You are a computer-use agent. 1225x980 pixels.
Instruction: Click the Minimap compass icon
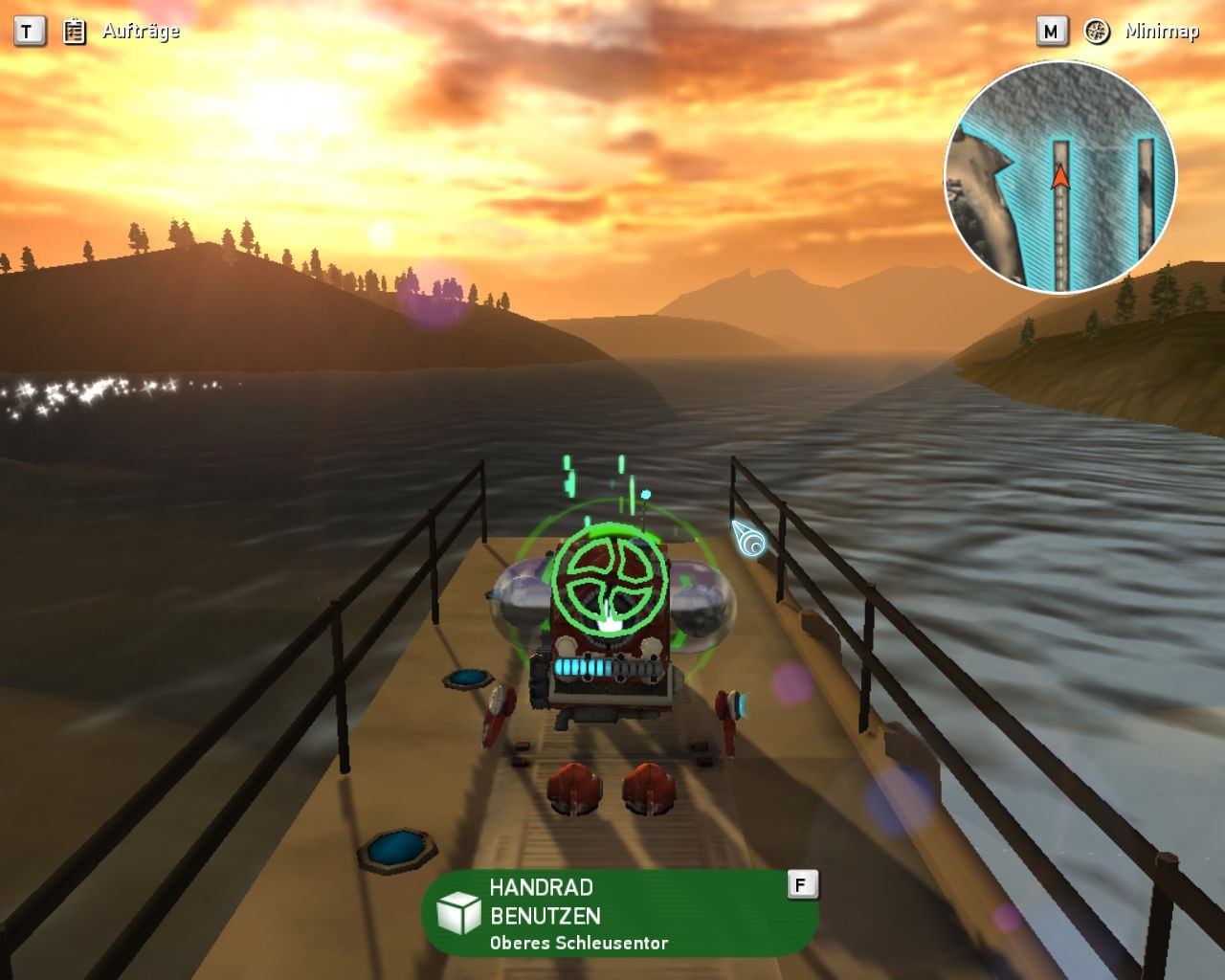pyautogui.click(x=1097, y=32)
